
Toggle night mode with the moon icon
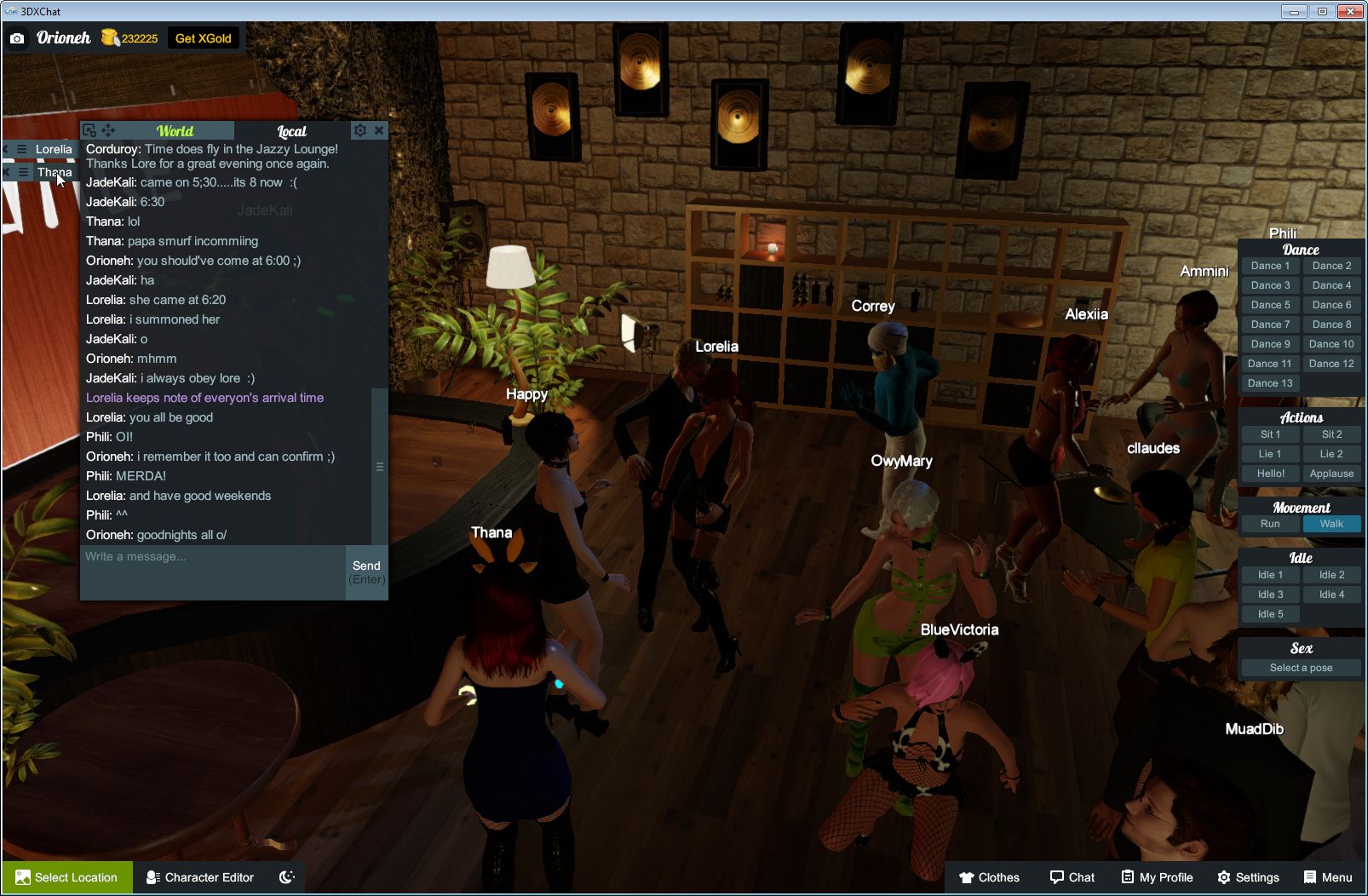(287, 876)
